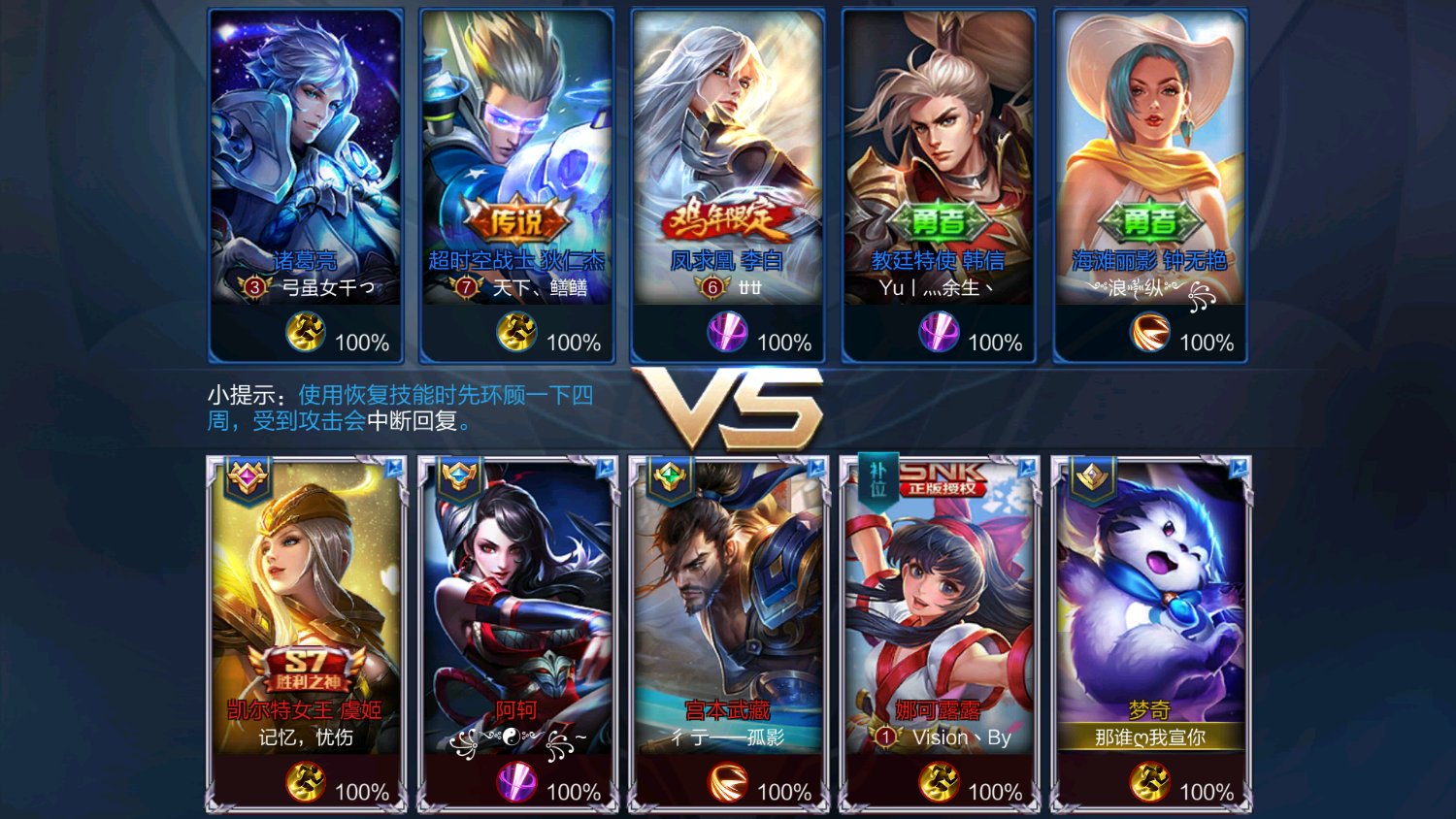Select 诸葛亮's golden sprint summoner spell icon
This screenshot has height=819, width=1456.
(304, 333)
